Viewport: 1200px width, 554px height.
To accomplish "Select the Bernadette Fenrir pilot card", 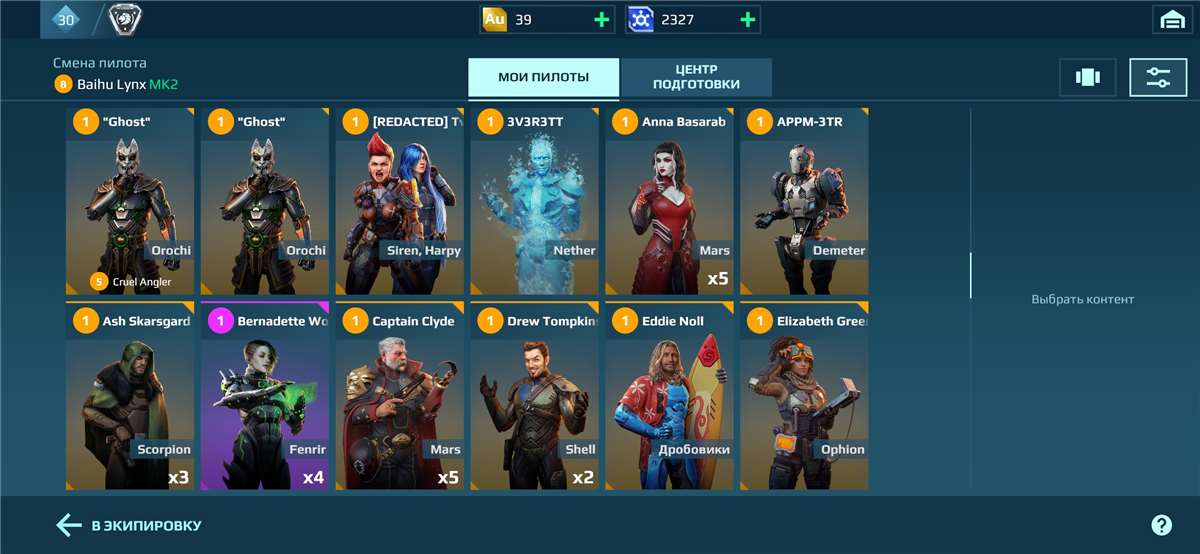I will point(265,395).
